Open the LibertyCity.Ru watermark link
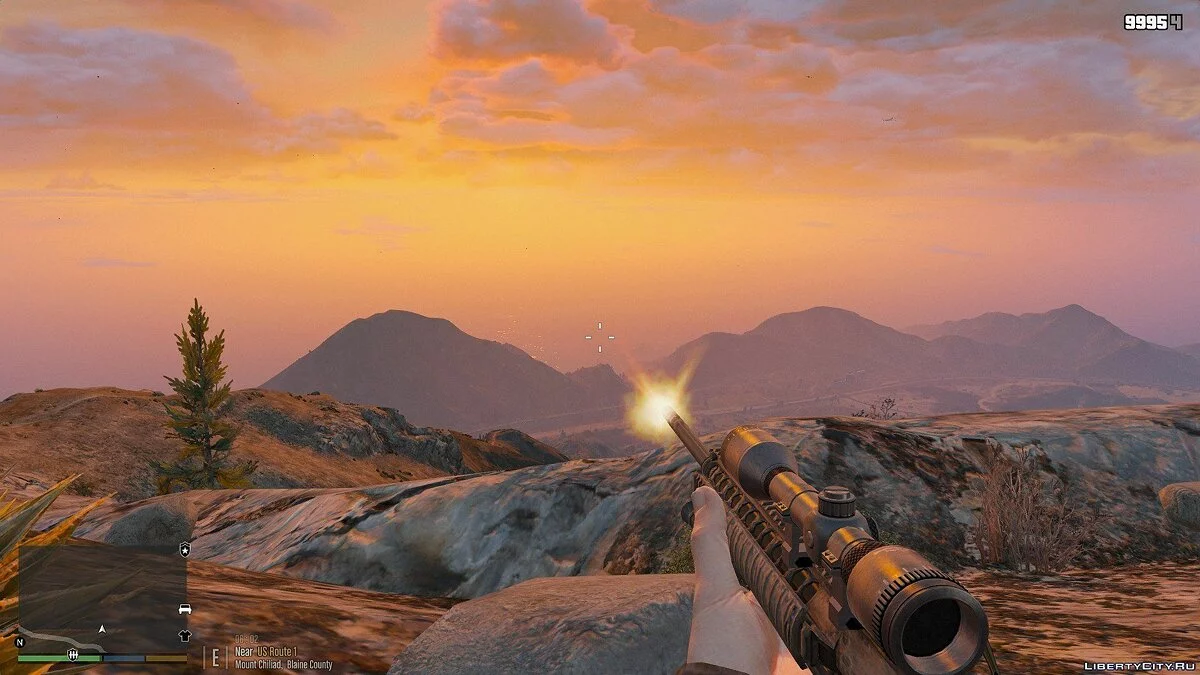Screen dimensions: 1200x675 pos(1138,664)
